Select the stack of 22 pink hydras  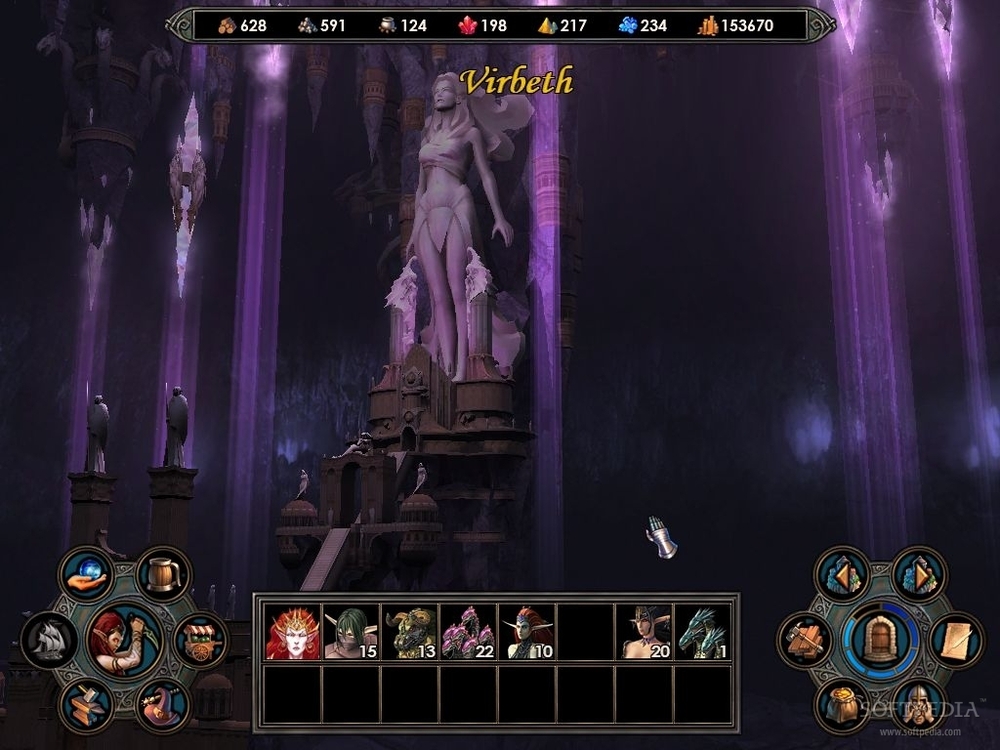467,632
